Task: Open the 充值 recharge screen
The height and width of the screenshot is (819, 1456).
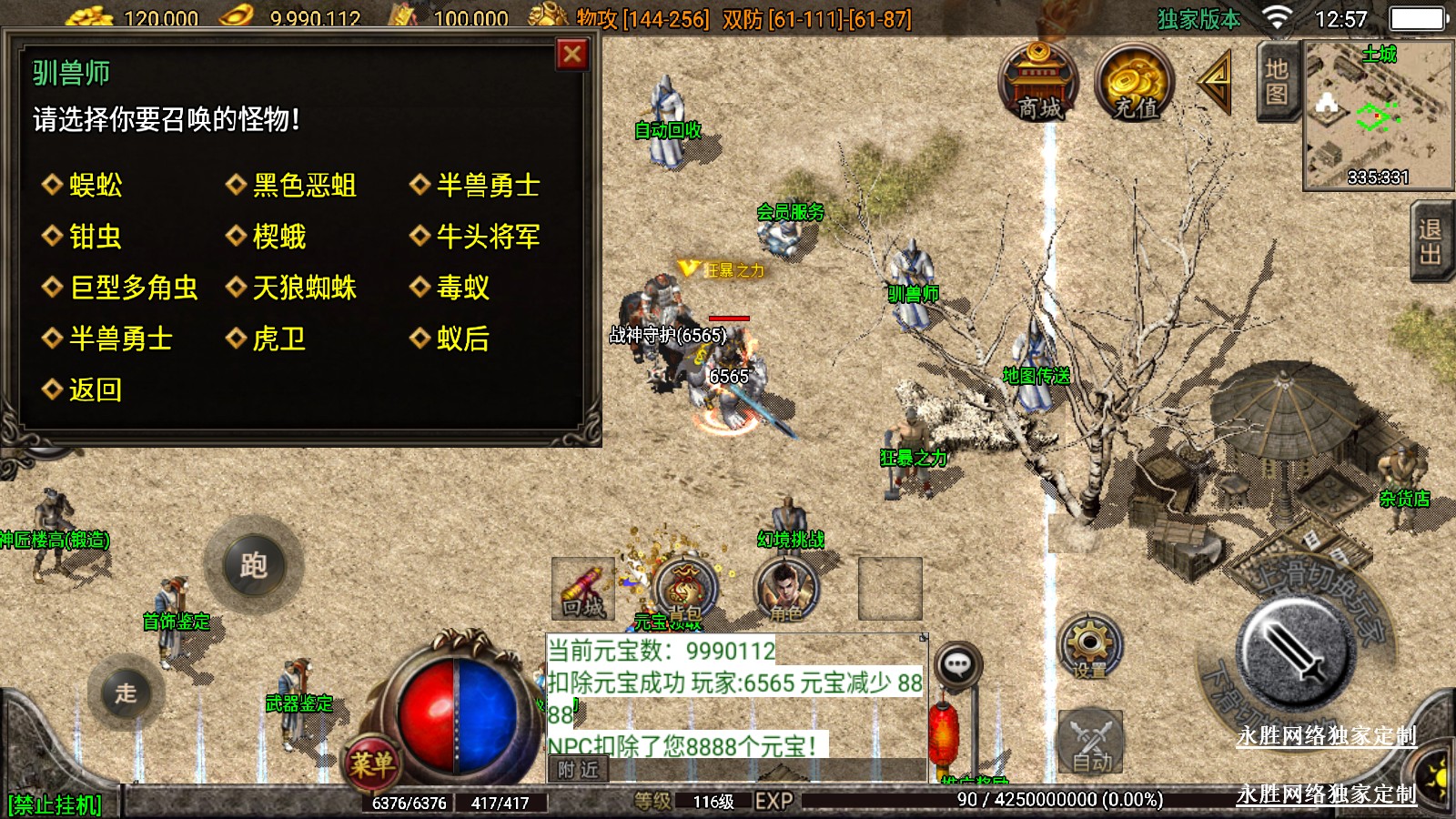Action: pos(1136,84)
